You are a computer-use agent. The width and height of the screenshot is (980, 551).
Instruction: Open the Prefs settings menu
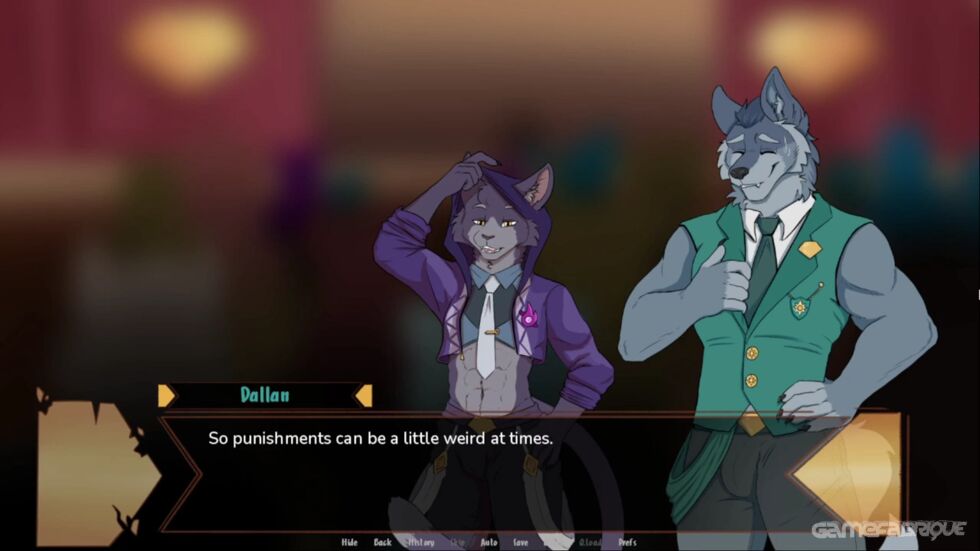(x=627, y=542)
